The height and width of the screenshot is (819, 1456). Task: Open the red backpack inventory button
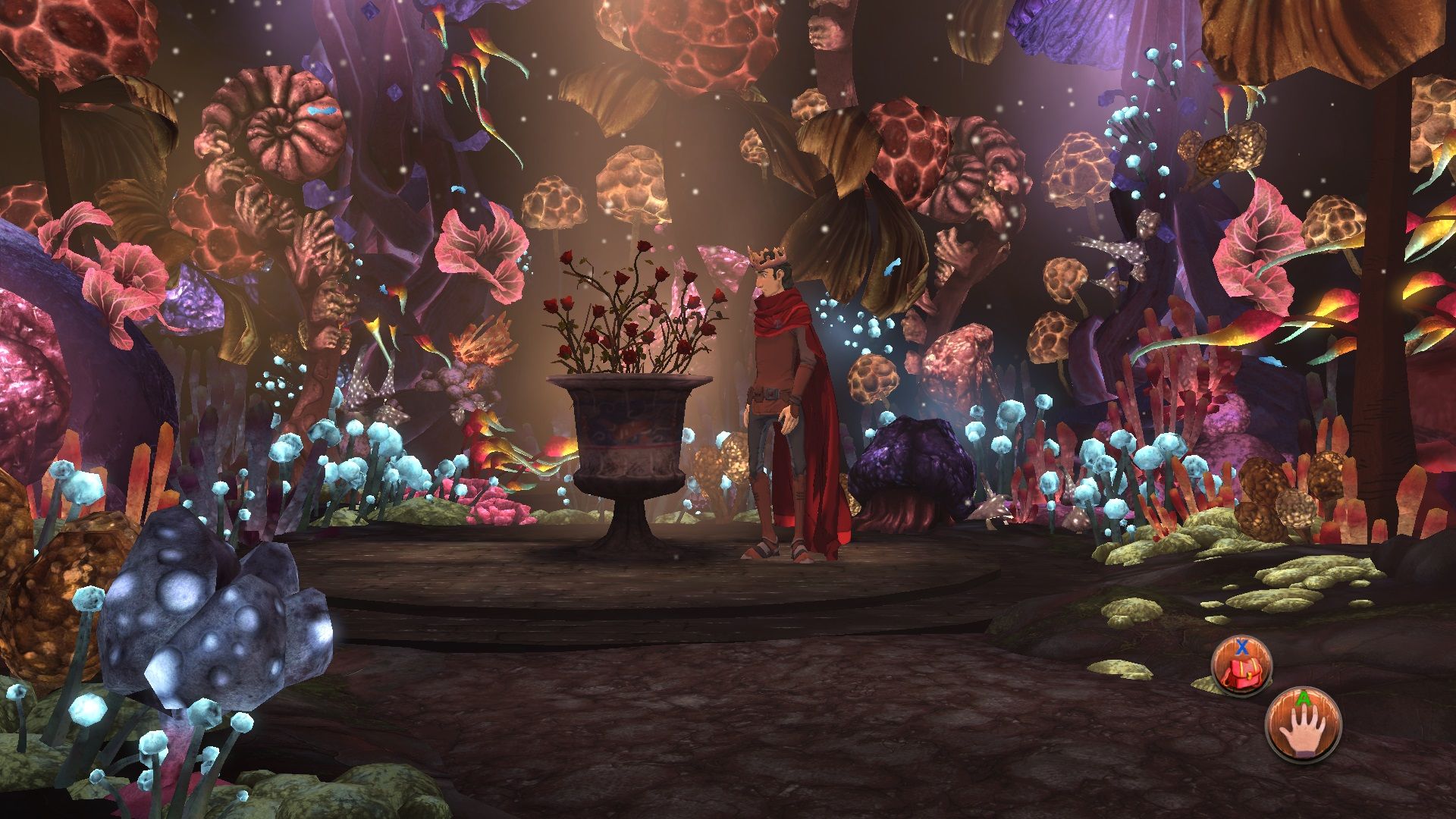(1241, 667)
